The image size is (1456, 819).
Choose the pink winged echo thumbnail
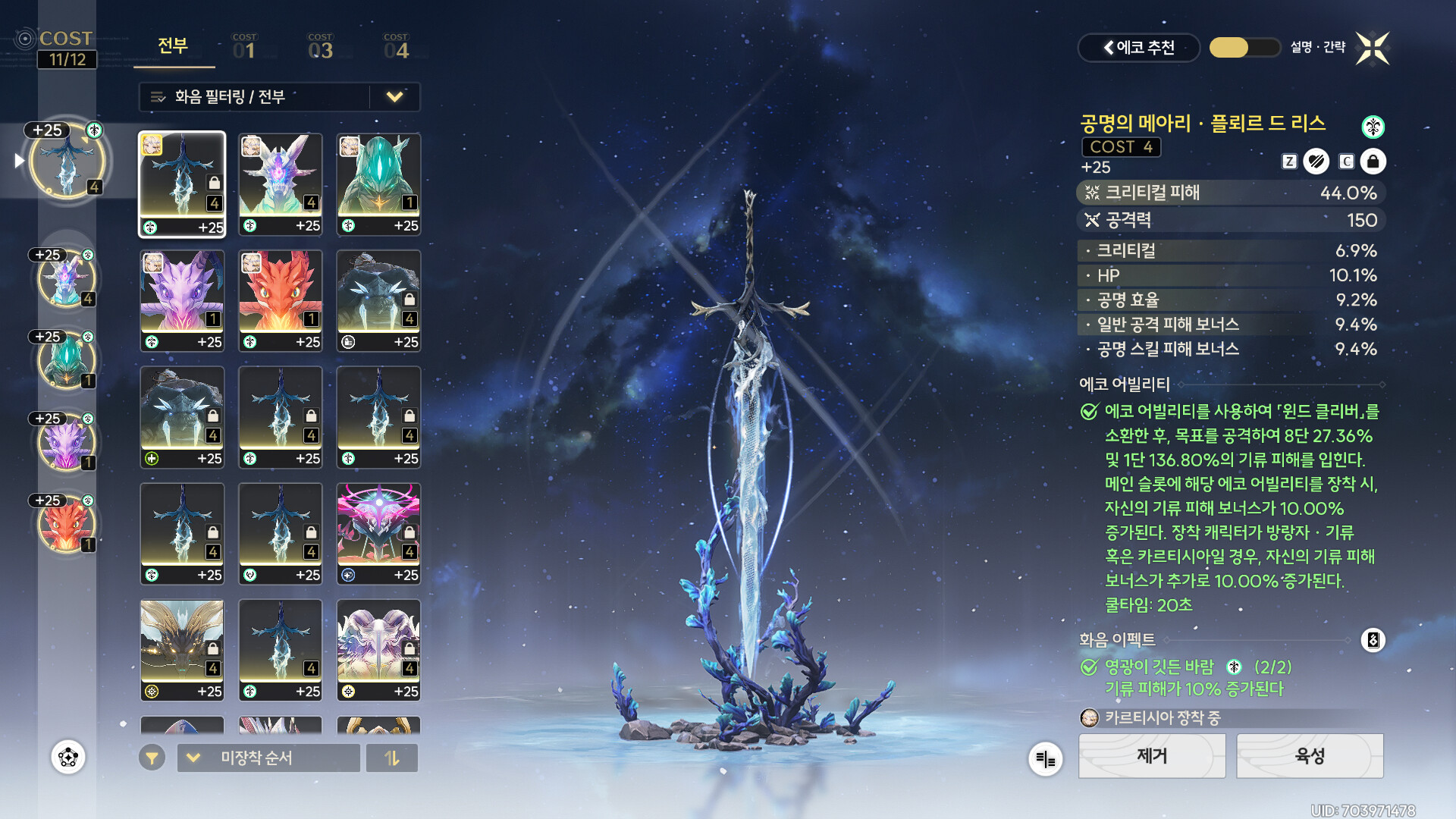pos(378,533)
